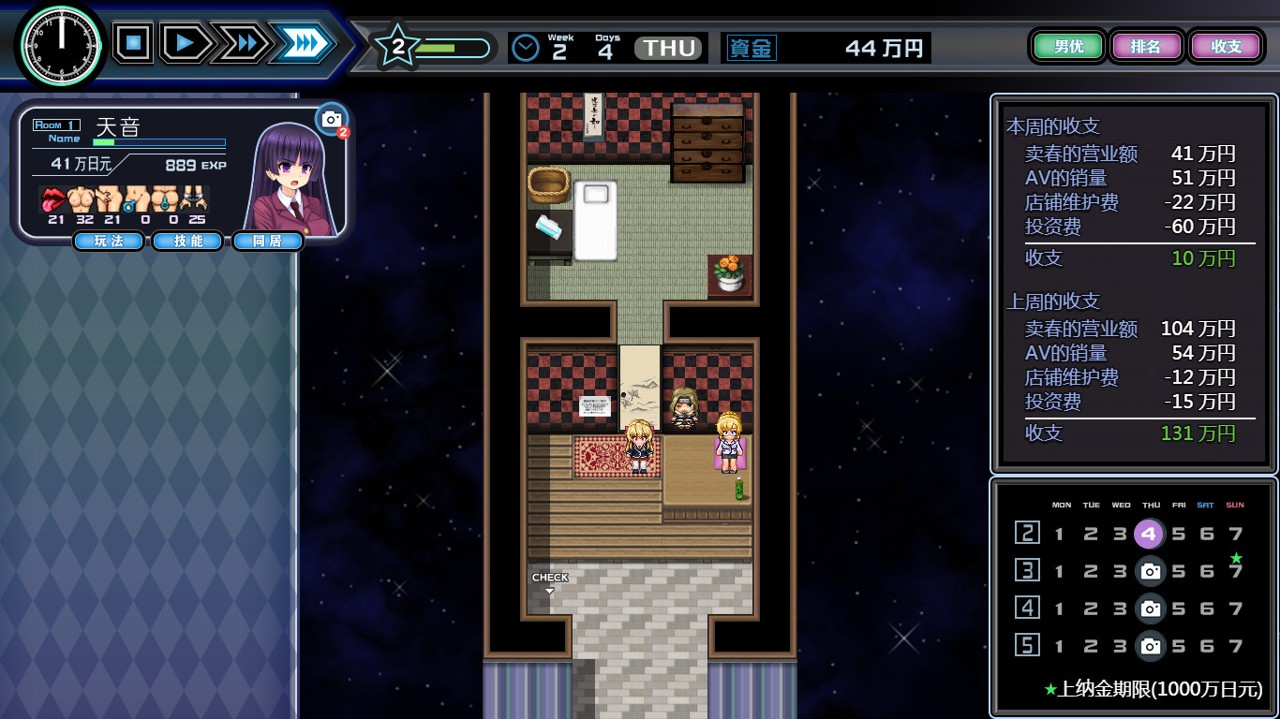Viewport: 1280px width, 719px height.
Task: Set normal speed with the single-arrow play button
Action: (185, 43)
